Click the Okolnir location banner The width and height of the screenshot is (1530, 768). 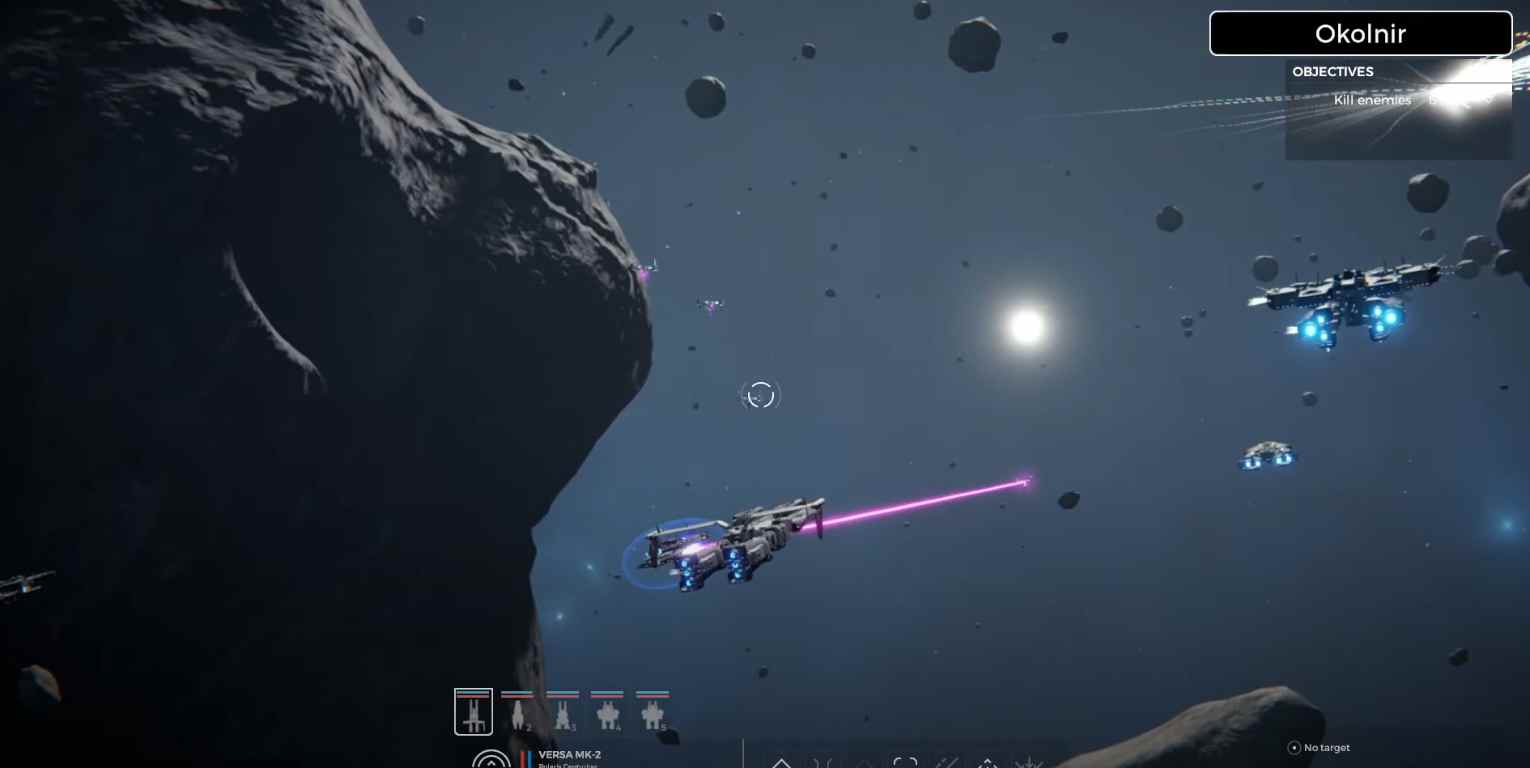click(x=1360, y=34)
